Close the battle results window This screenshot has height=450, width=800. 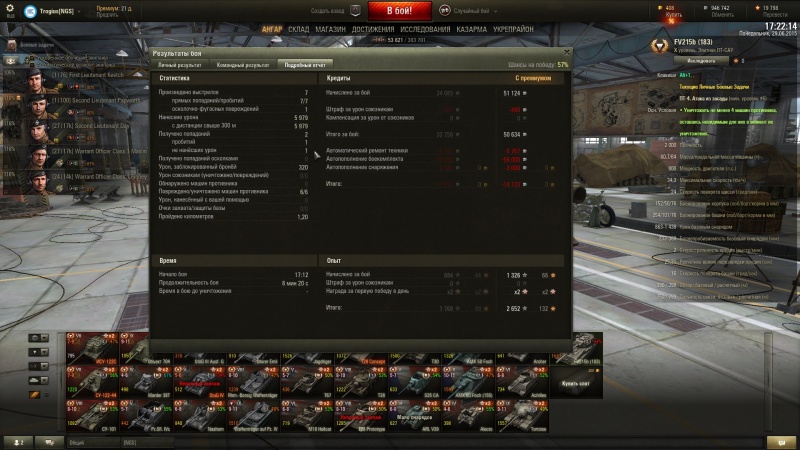tap(567, 50)
